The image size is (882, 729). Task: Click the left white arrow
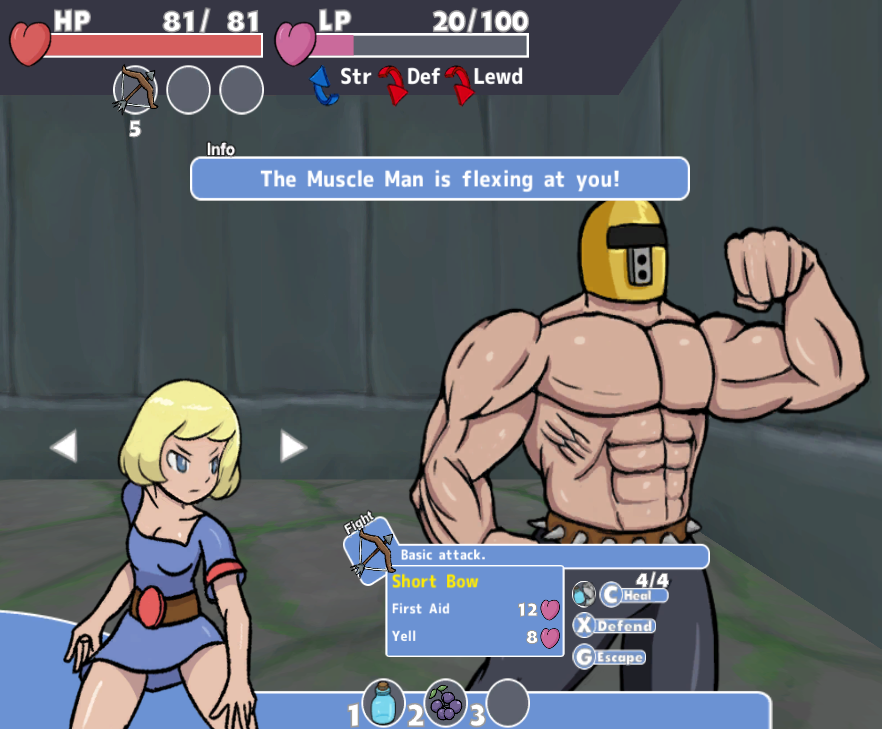[x=64, y=446]
